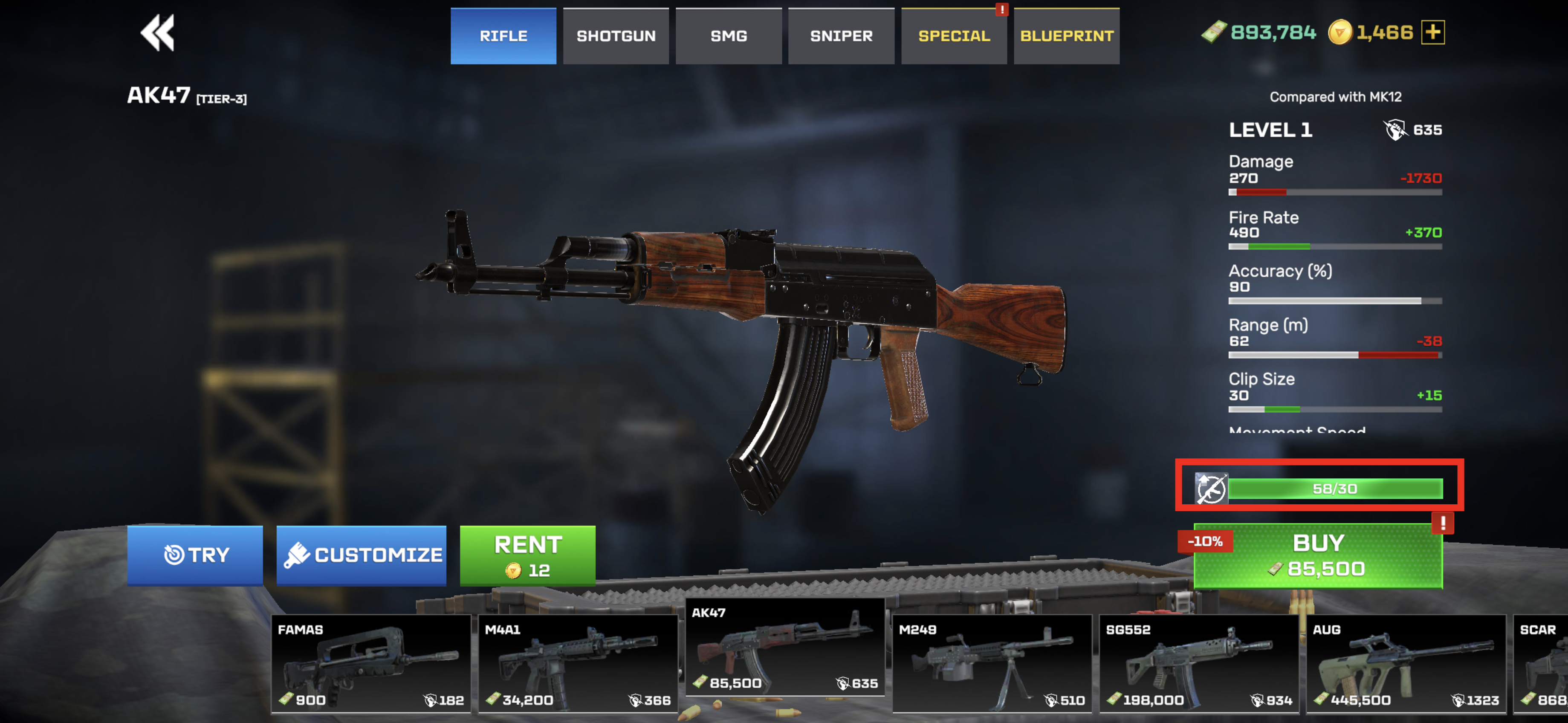
Task: Switch to the Shotgun tab
Action: (616, 36)
